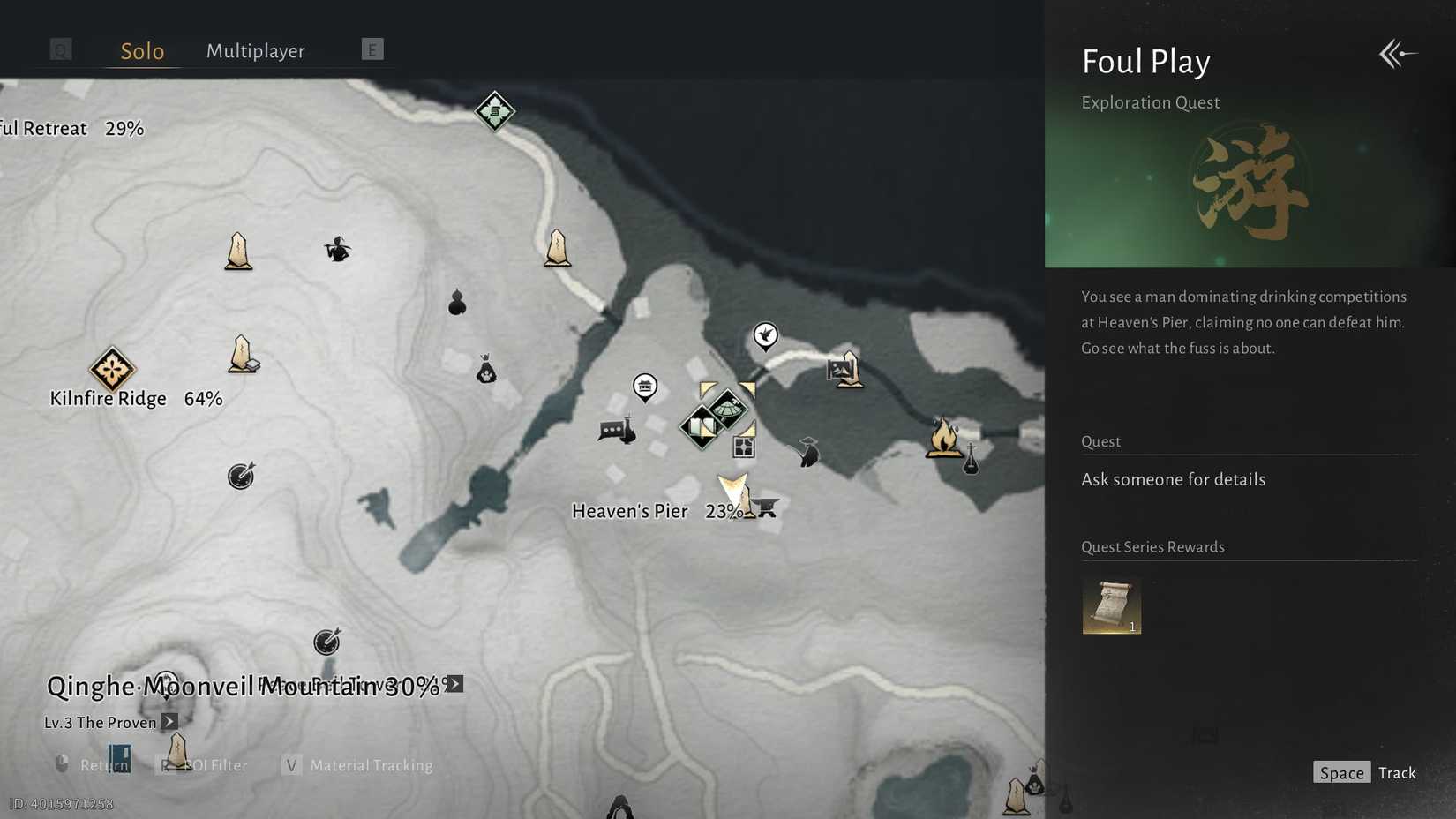Open the Qinghe Moonveil Mountain progress details
This screenshot has width=1456, height=819.
[454, 684]
